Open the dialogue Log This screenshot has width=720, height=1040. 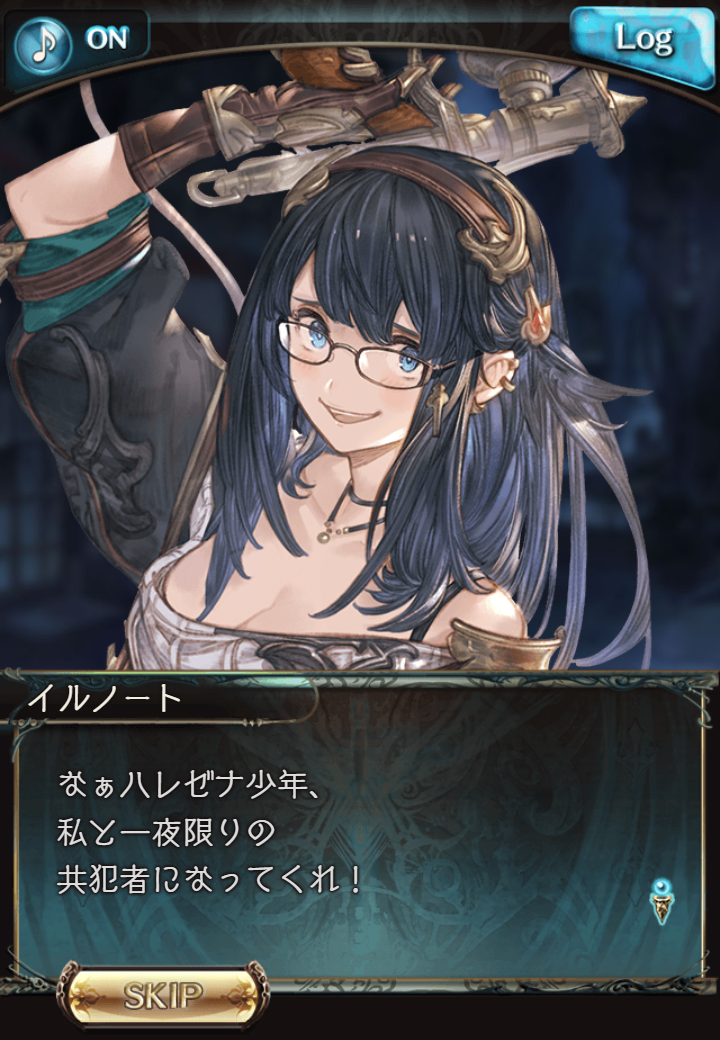pyautogui.click(x=642, y=39)
